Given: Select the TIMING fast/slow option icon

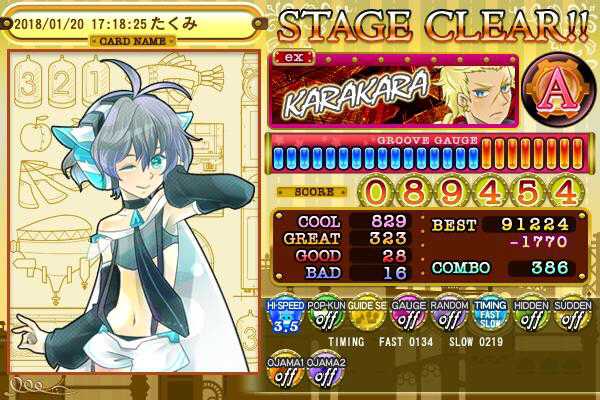Looking at the screenshot, I should tap(487, 315).
